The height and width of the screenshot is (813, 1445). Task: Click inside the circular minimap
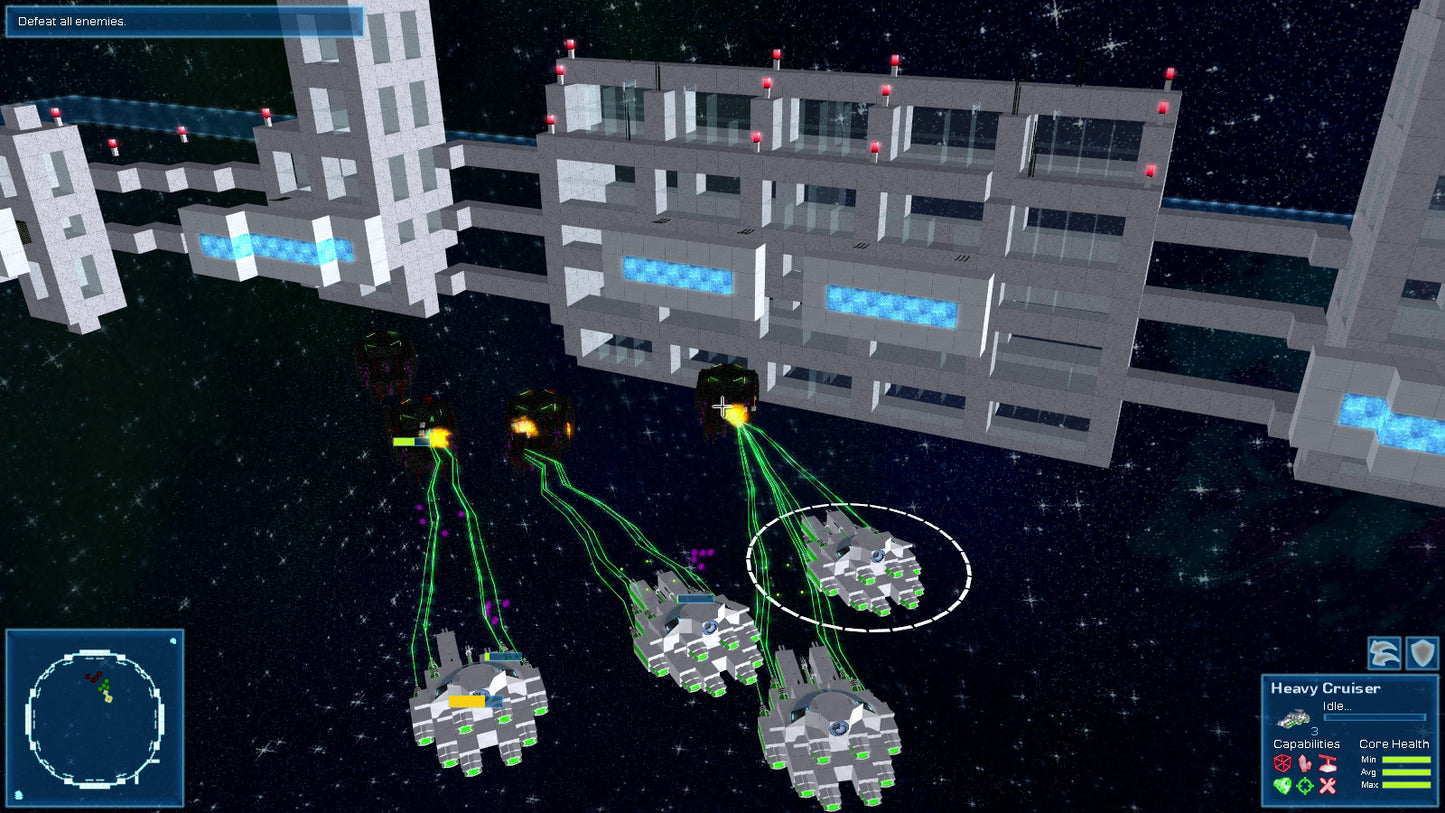pyautogui.click(x=97, y=716)
